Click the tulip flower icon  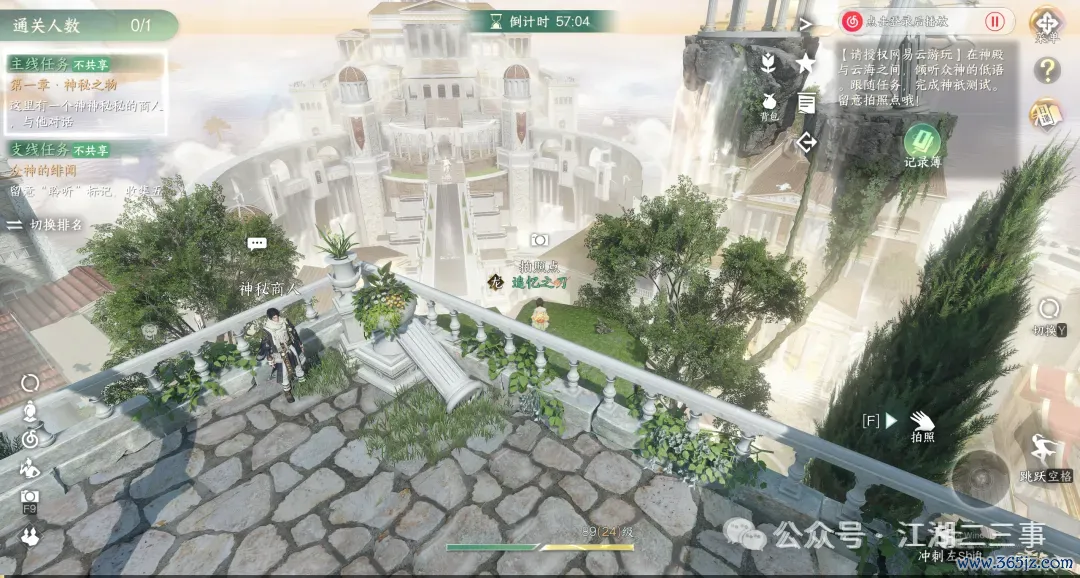pos(768,63)
